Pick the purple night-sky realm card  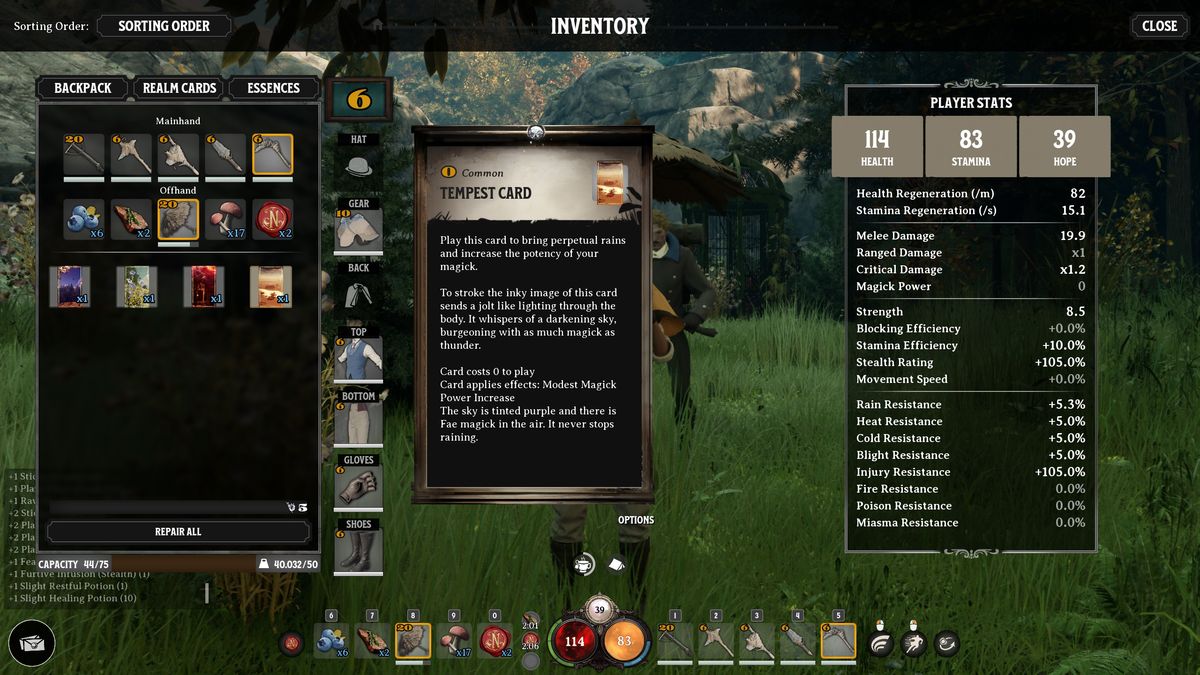pos(70,286)
